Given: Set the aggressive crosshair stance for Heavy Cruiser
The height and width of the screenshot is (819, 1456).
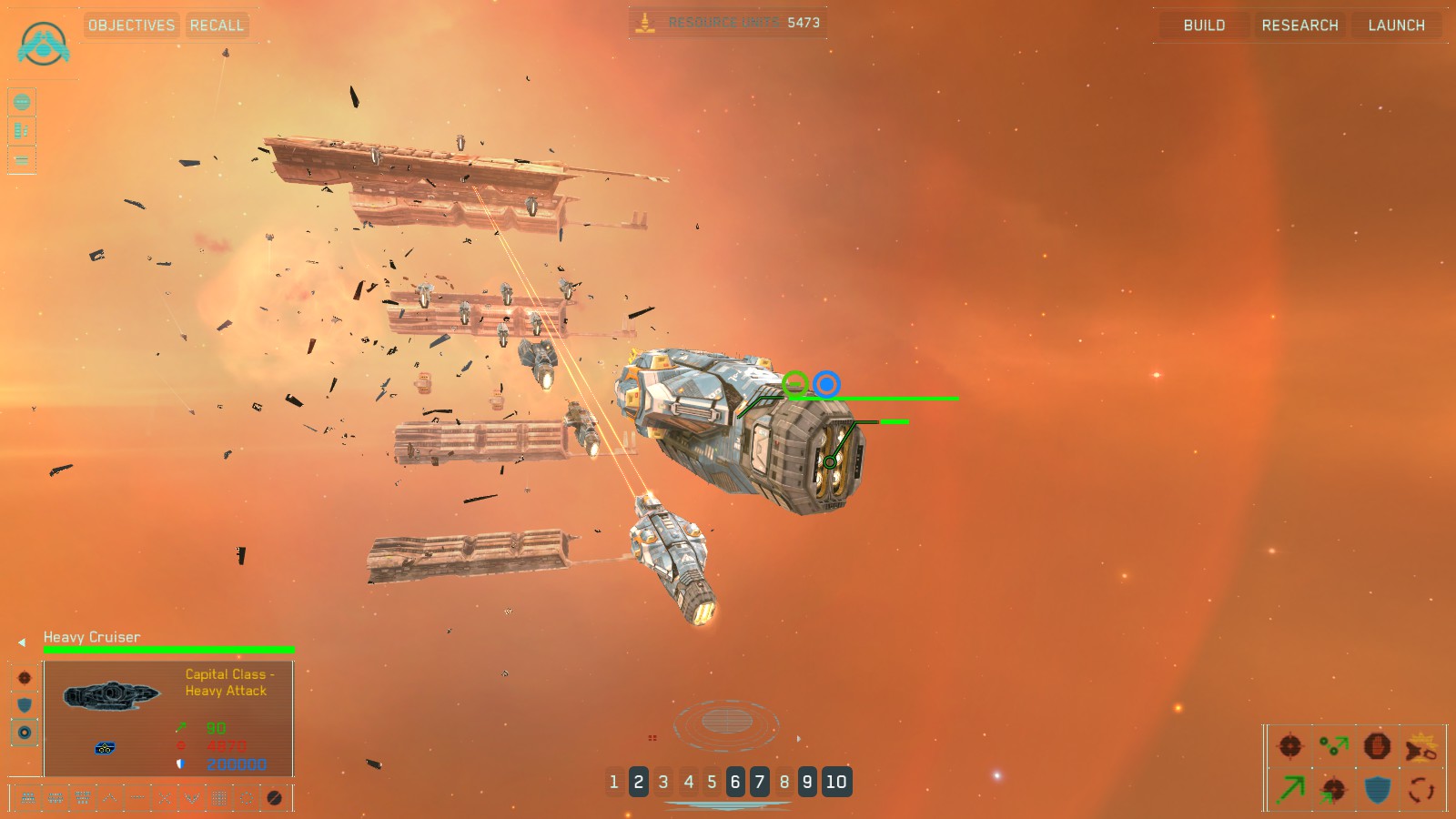Looking at the screenshot, I should coord(25,678).
